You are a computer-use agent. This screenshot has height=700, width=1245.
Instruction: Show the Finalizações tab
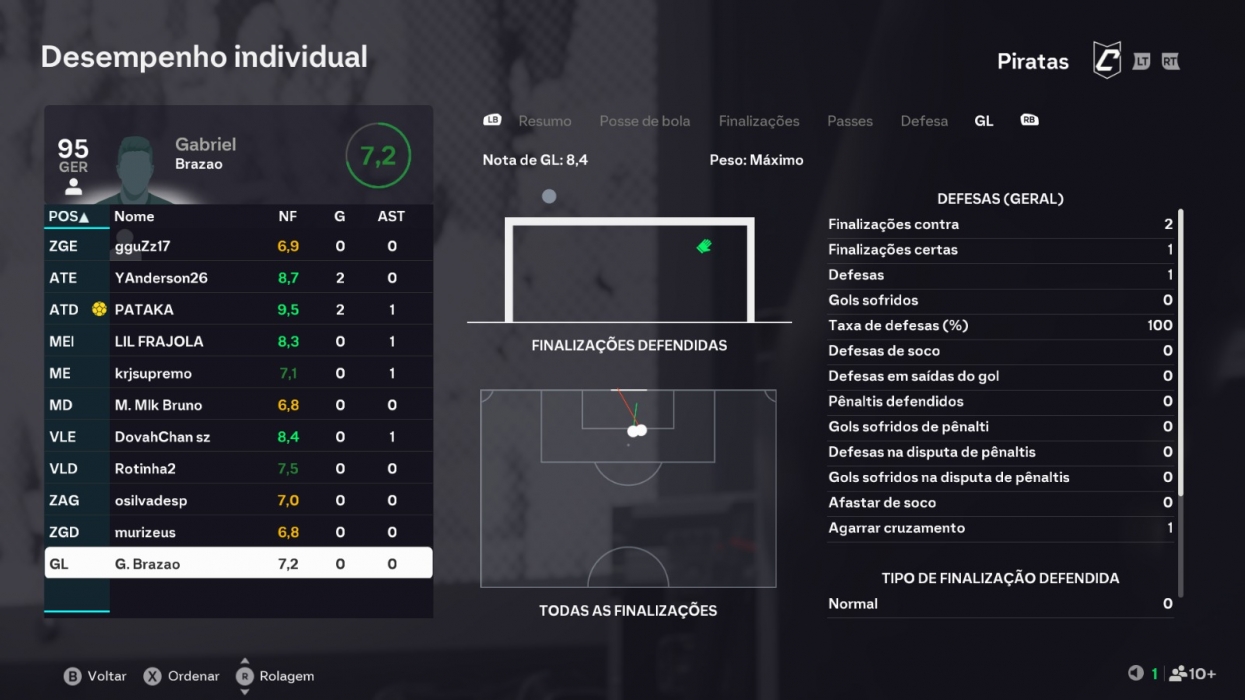(758, 121)
